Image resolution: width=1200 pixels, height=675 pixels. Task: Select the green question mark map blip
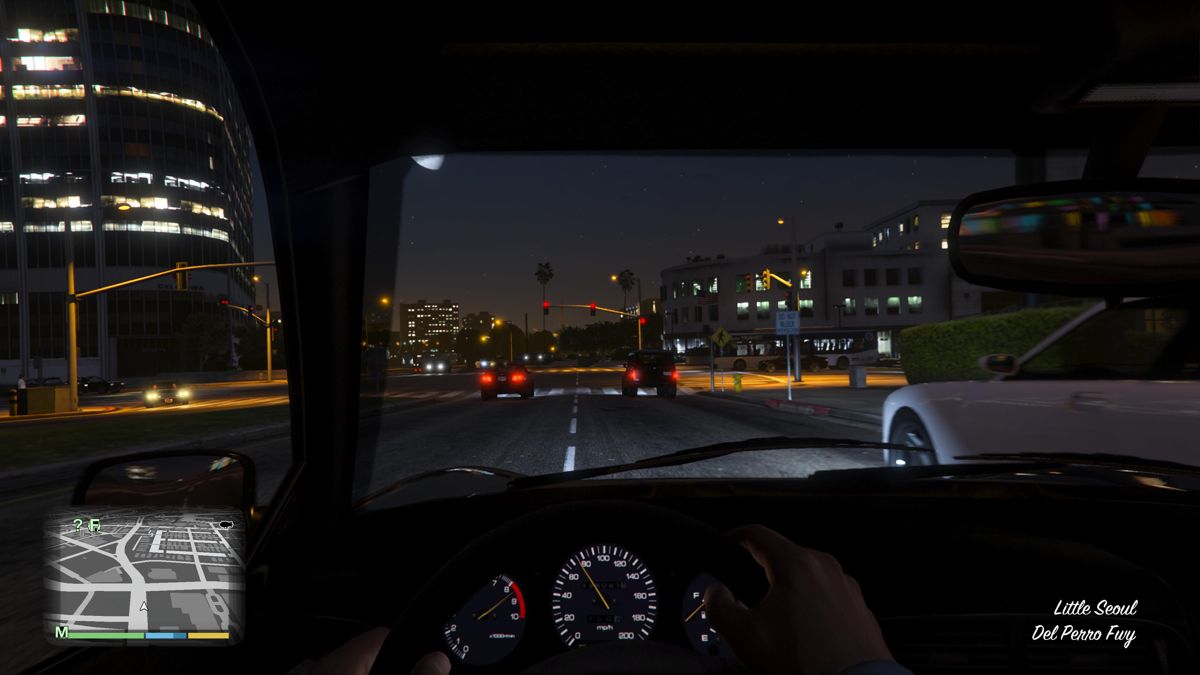click(78, 524)
